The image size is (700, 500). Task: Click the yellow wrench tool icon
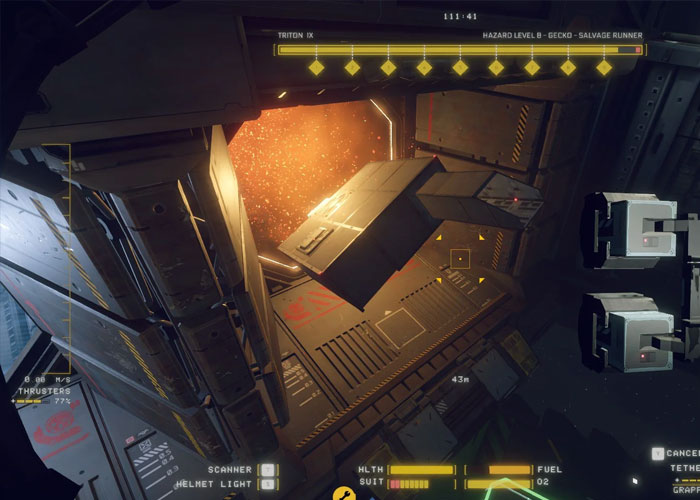click(342, 493)
